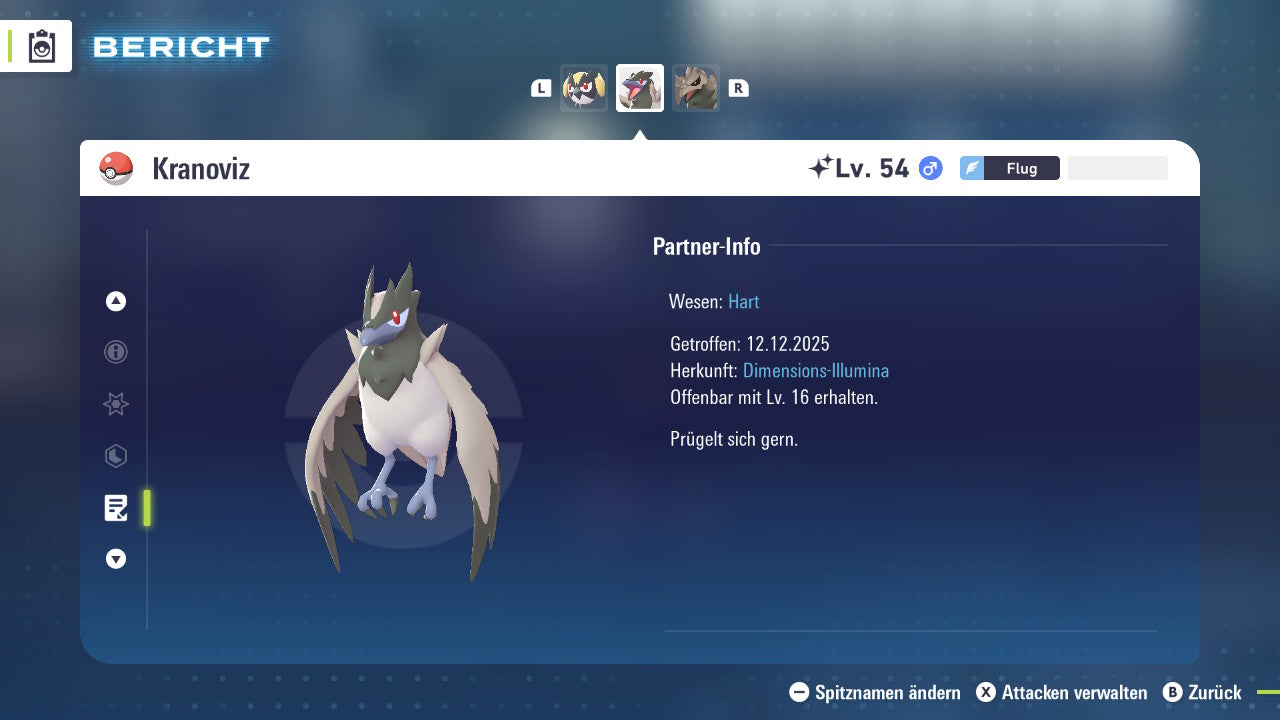This screenshot has width=1280, height=720.
Task: Select the notes sidebar tab icon
Action: 115,508
